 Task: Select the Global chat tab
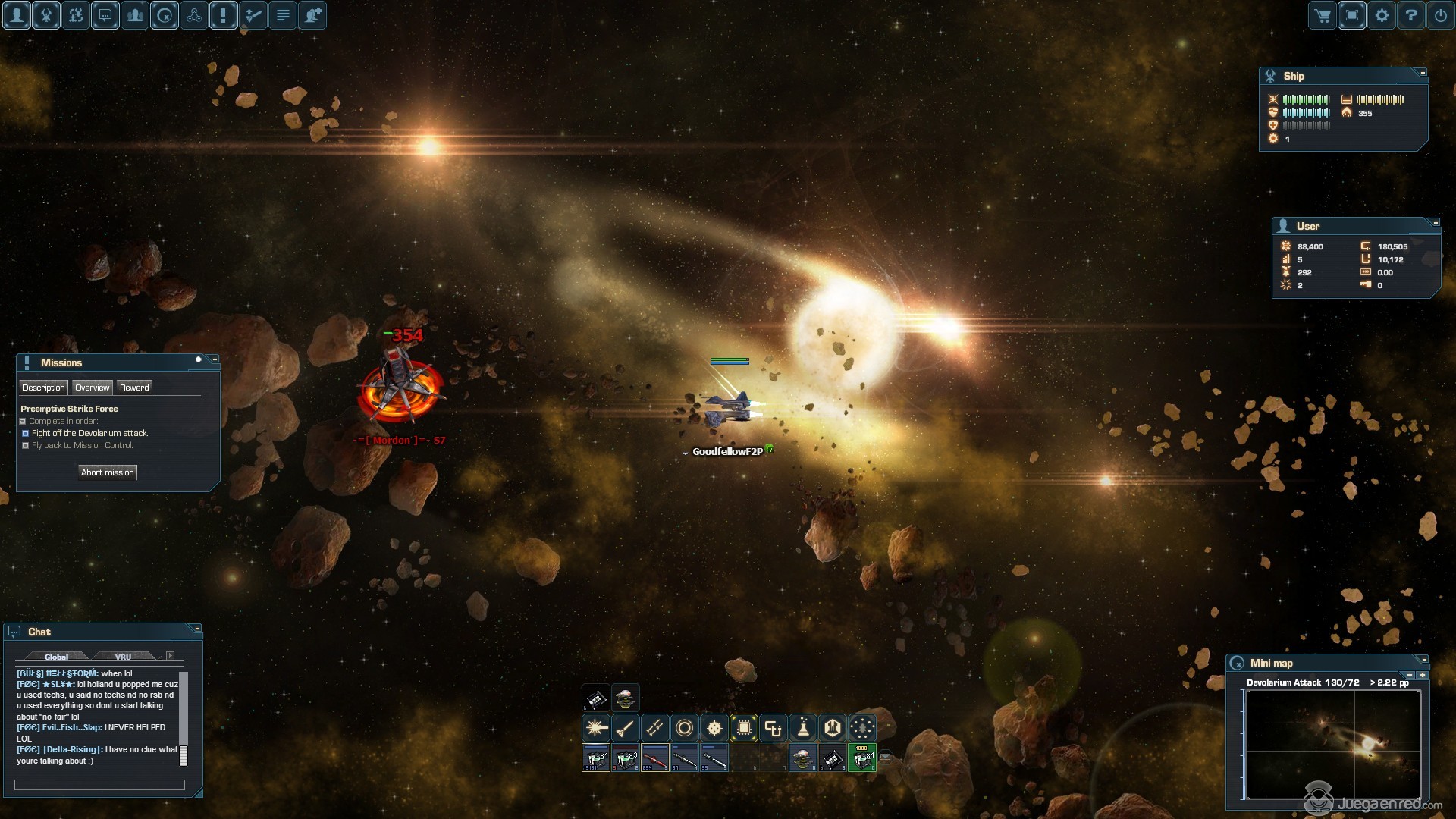pyautogui.click(x=56, y=657)
